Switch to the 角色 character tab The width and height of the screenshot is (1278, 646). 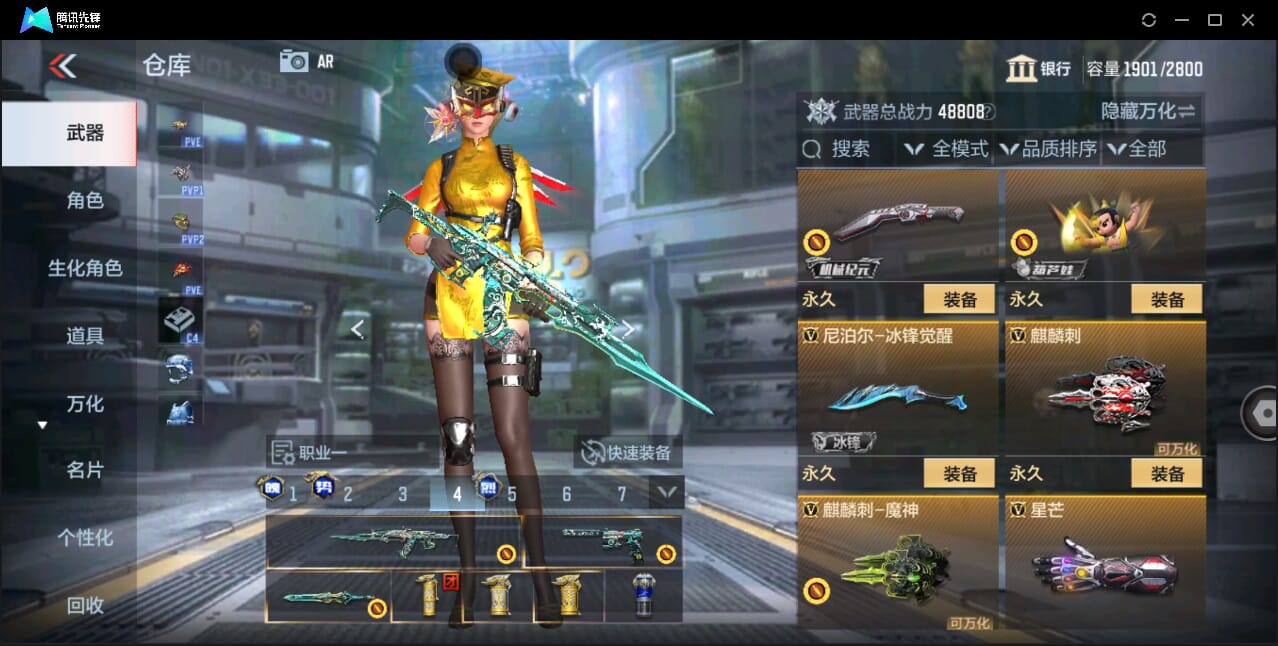tap(85, 201)
